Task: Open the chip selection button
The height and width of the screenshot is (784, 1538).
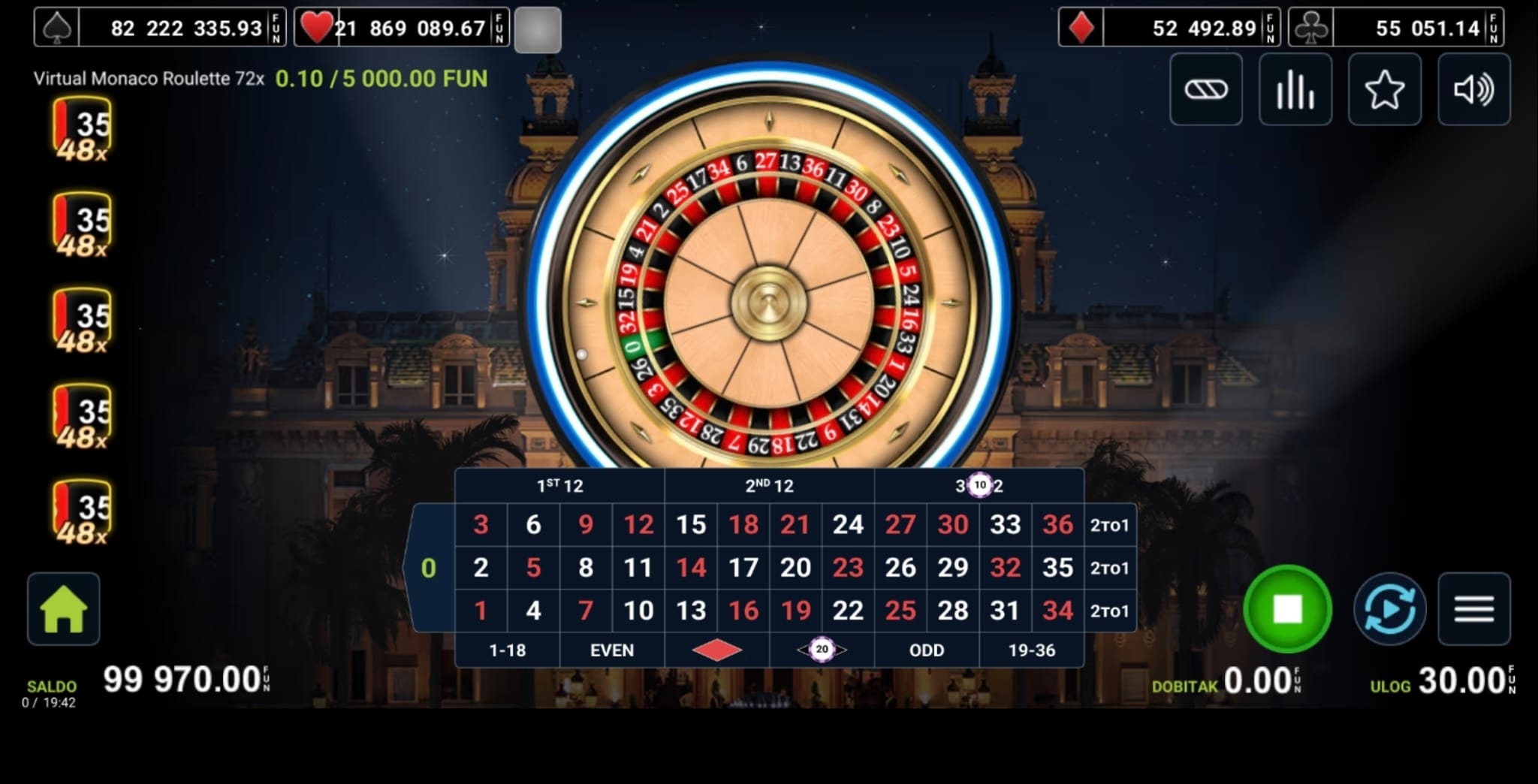Action: pos(1206,90)
